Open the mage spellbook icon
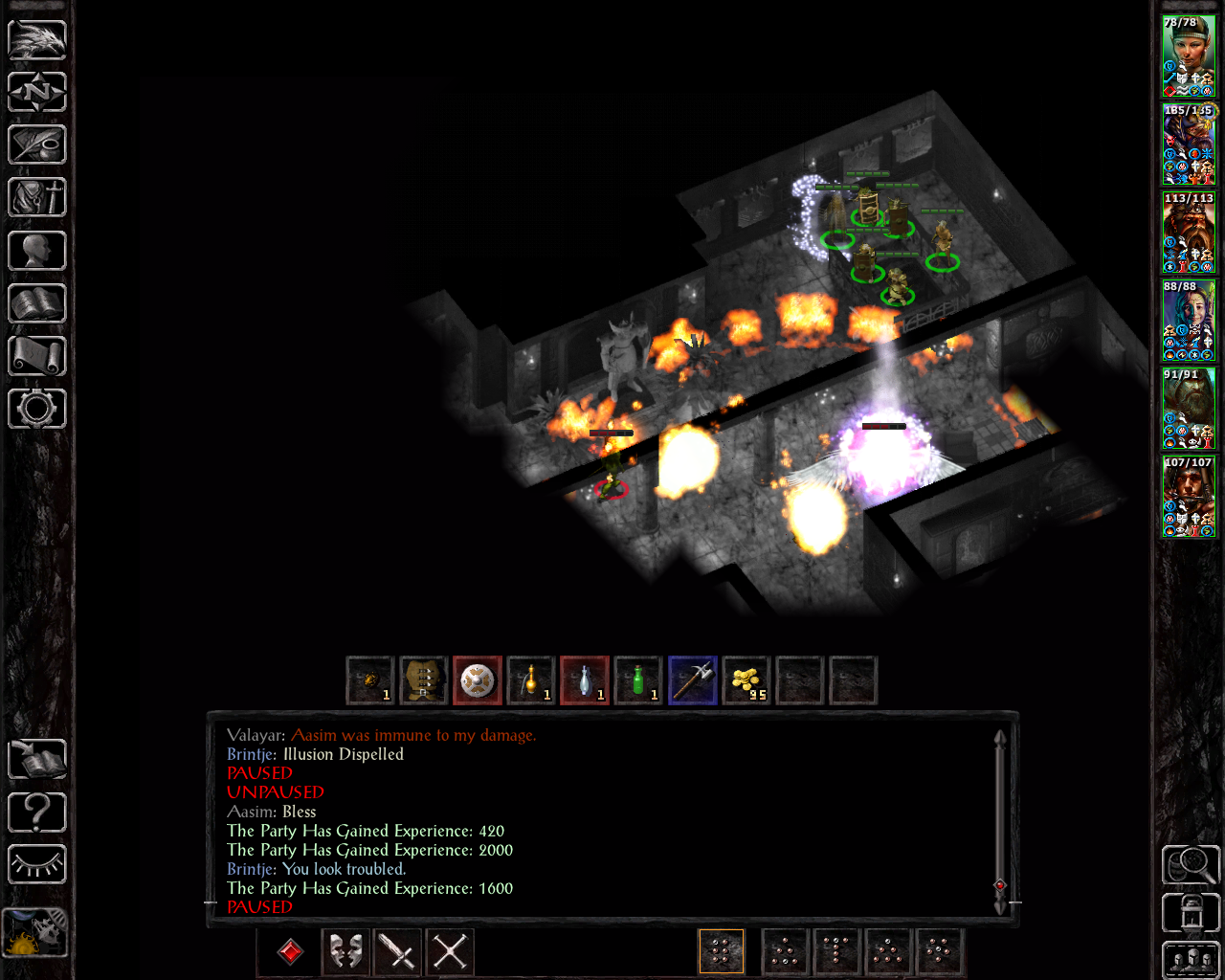This screenshot has width=1225, height=980. (x=37, y=303)
